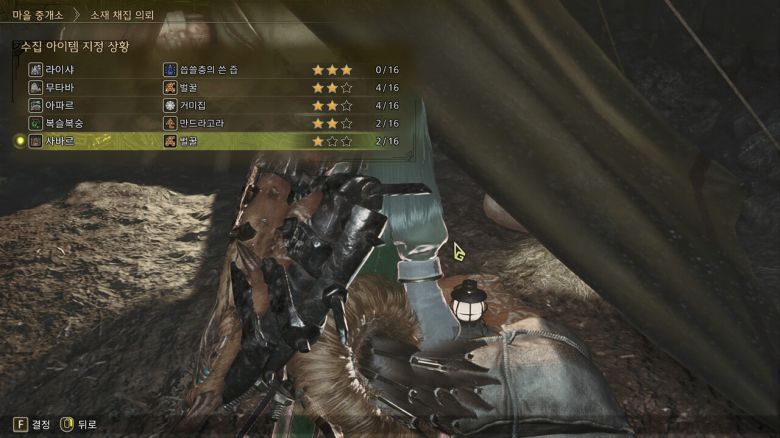This screenshot has height=438, width=780.
Task: Select the highlighted 샤바르 row
Action: tap(60, 141)
